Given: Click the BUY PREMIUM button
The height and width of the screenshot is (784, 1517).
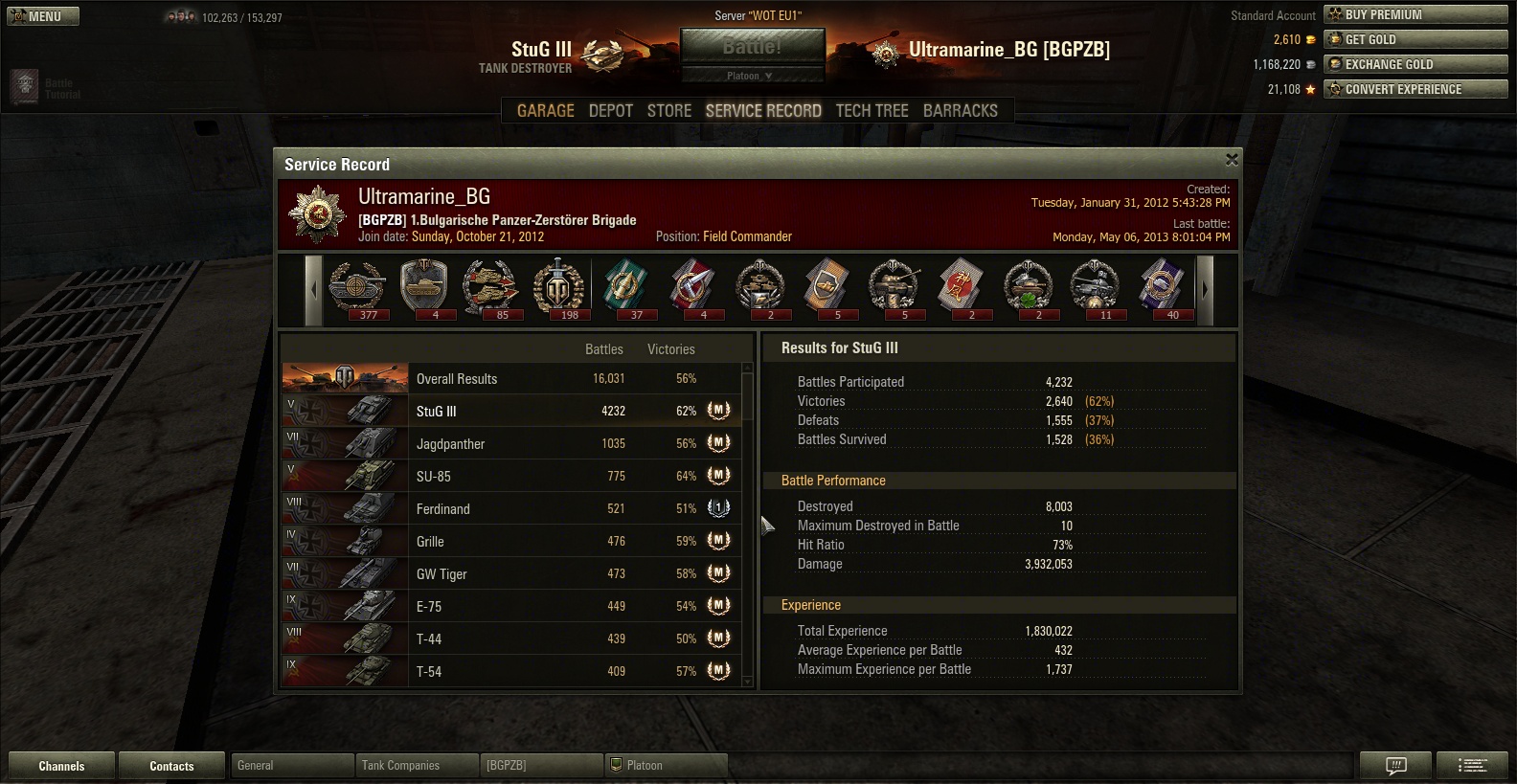Looking at the screenshot, I should point(1415,14).
